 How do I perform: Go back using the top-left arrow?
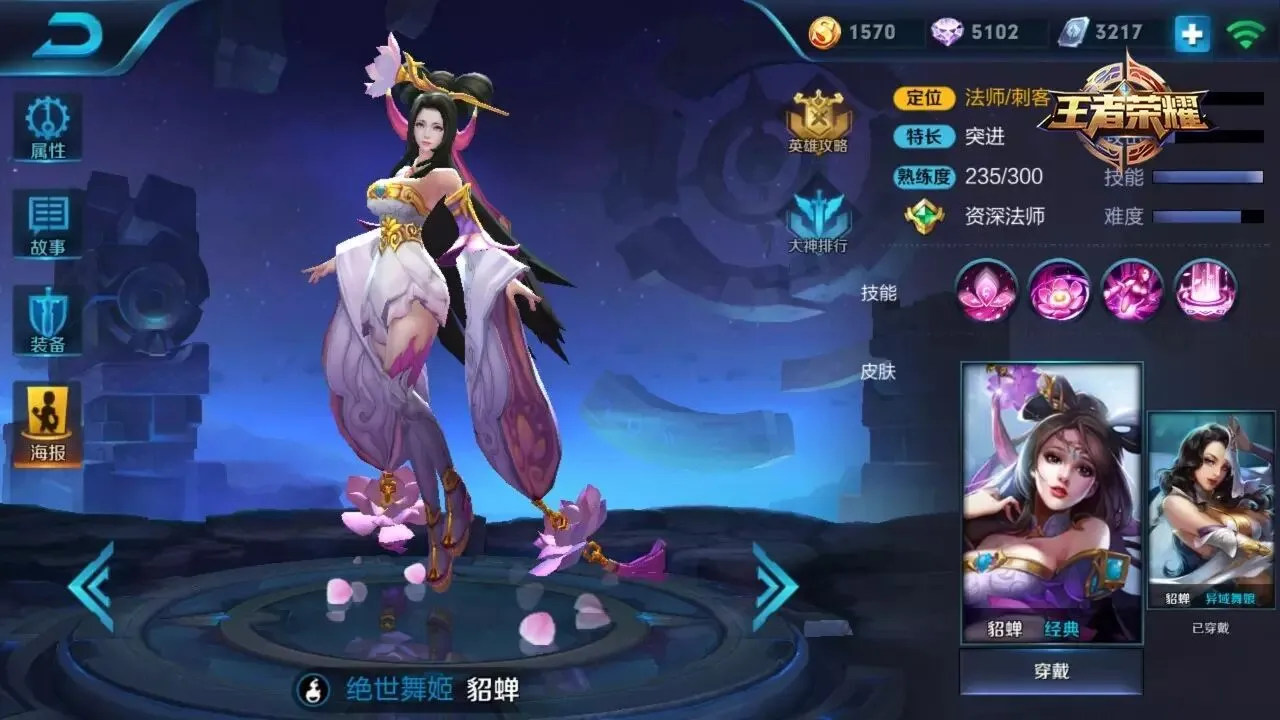tap(68, 38)
